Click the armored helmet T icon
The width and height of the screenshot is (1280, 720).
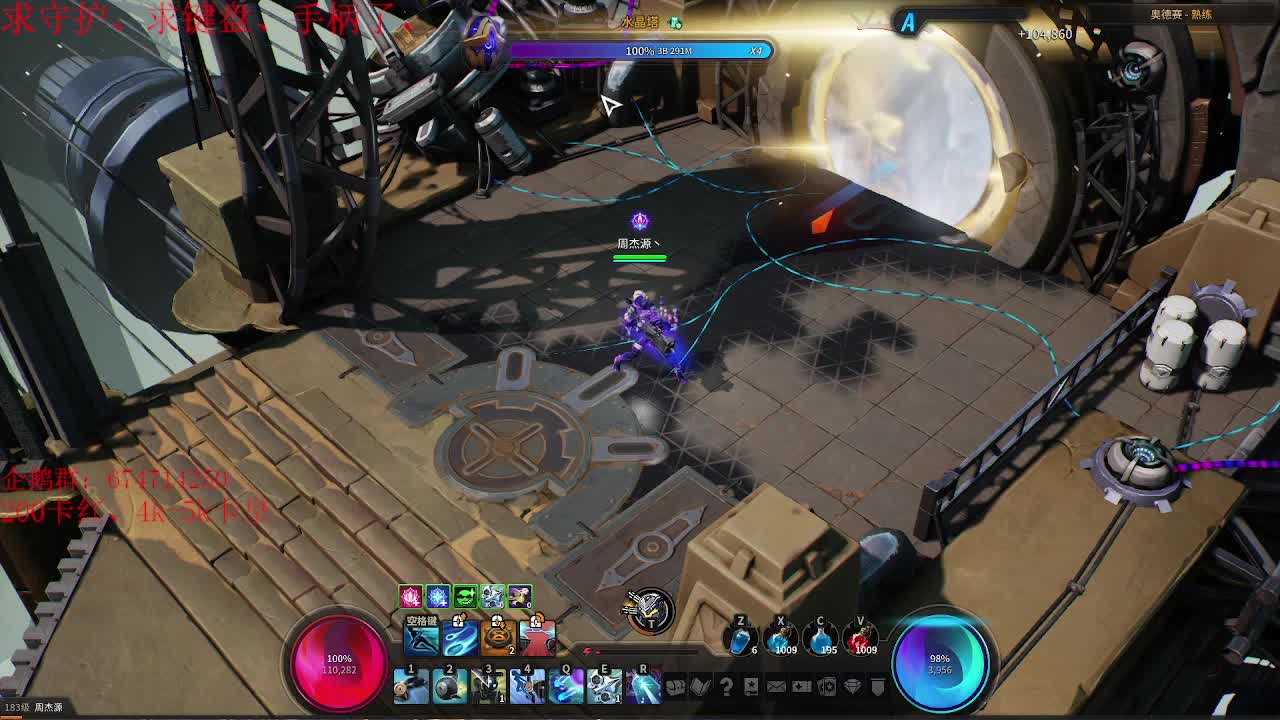[x=649, y=609]
